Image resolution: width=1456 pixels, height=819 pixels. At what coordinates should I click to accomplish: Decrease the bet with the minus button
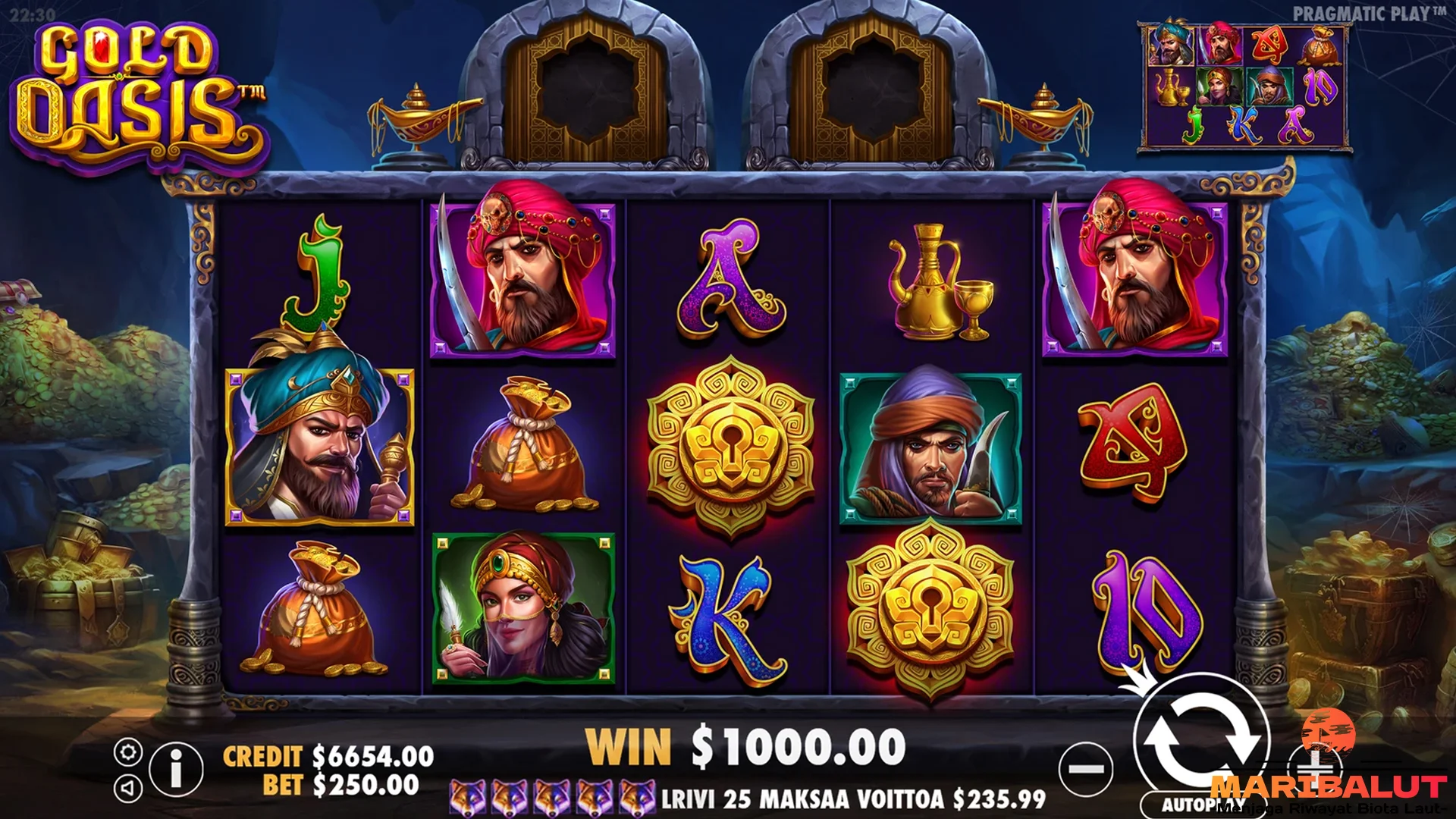[x=1086, y=769]
